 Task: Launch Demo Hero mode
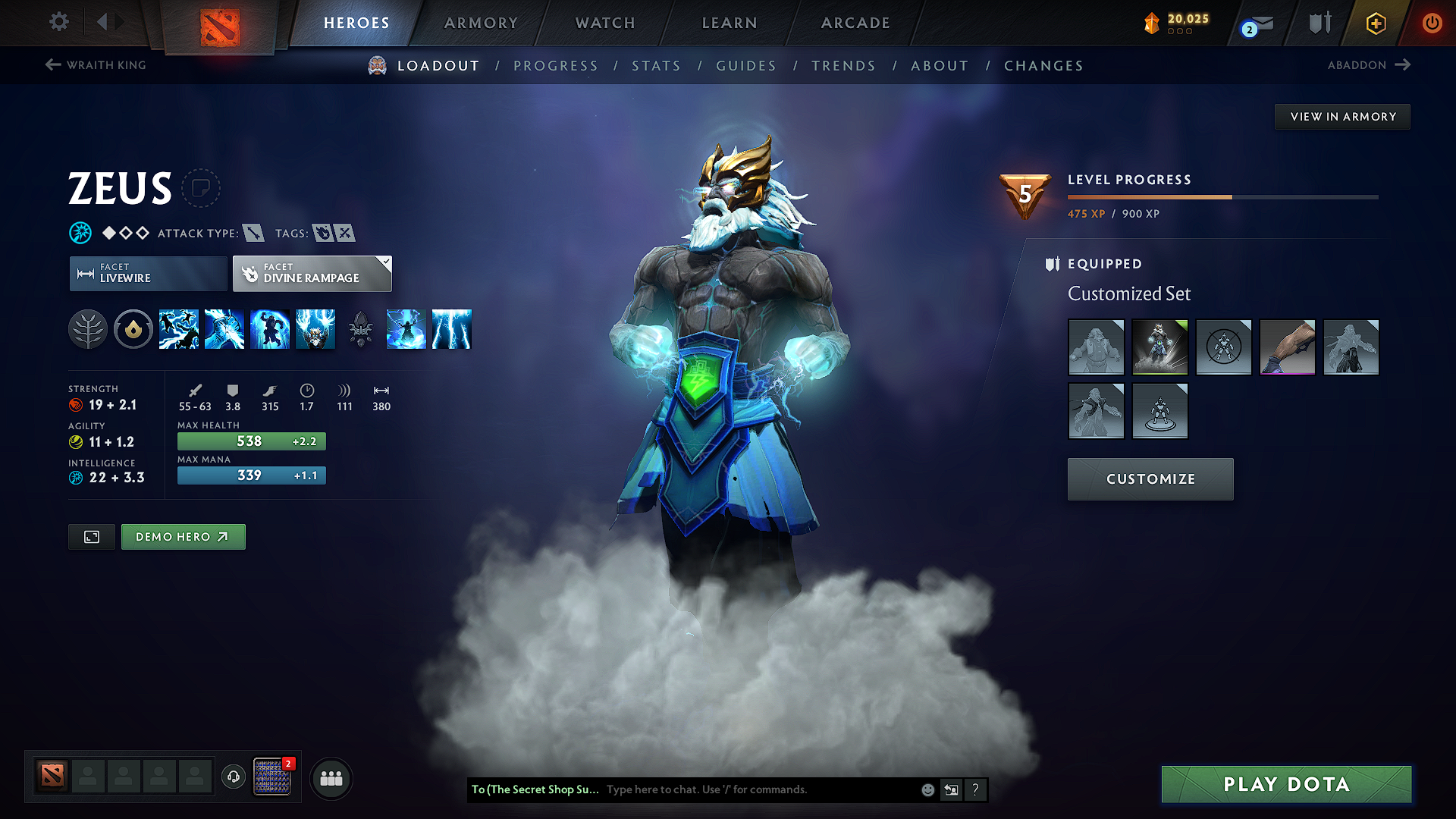pyautogui.click(x=183, y=537)
